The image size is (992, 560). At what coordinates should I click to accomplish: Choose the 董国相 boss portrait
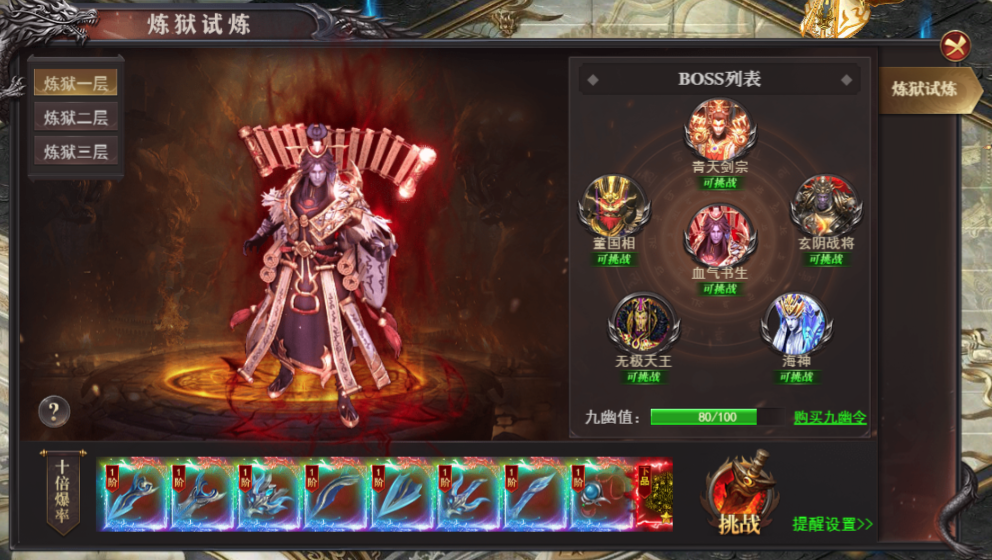point(614,205)
